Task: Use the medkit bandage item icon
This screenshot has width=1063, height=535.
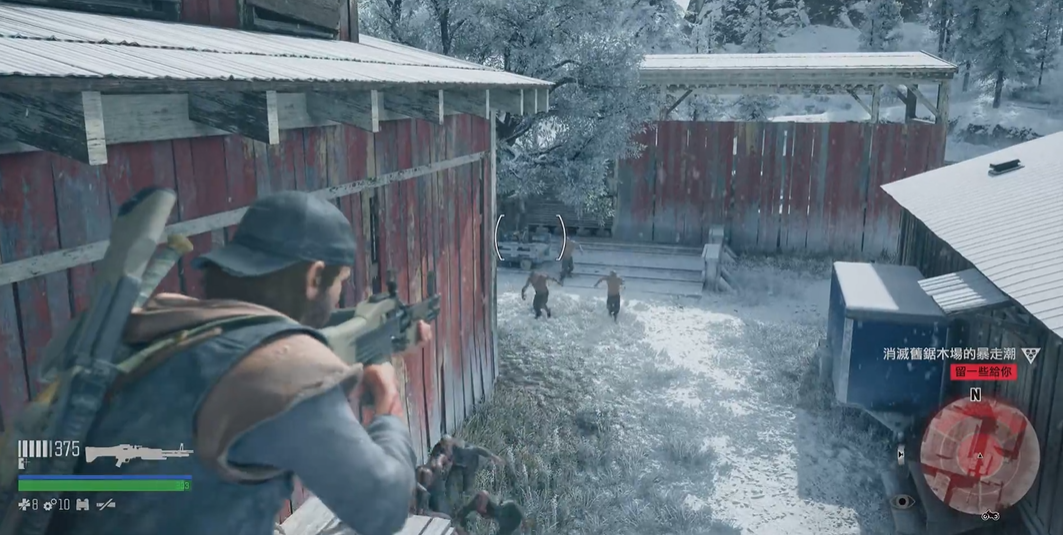Action: (23, 504)
